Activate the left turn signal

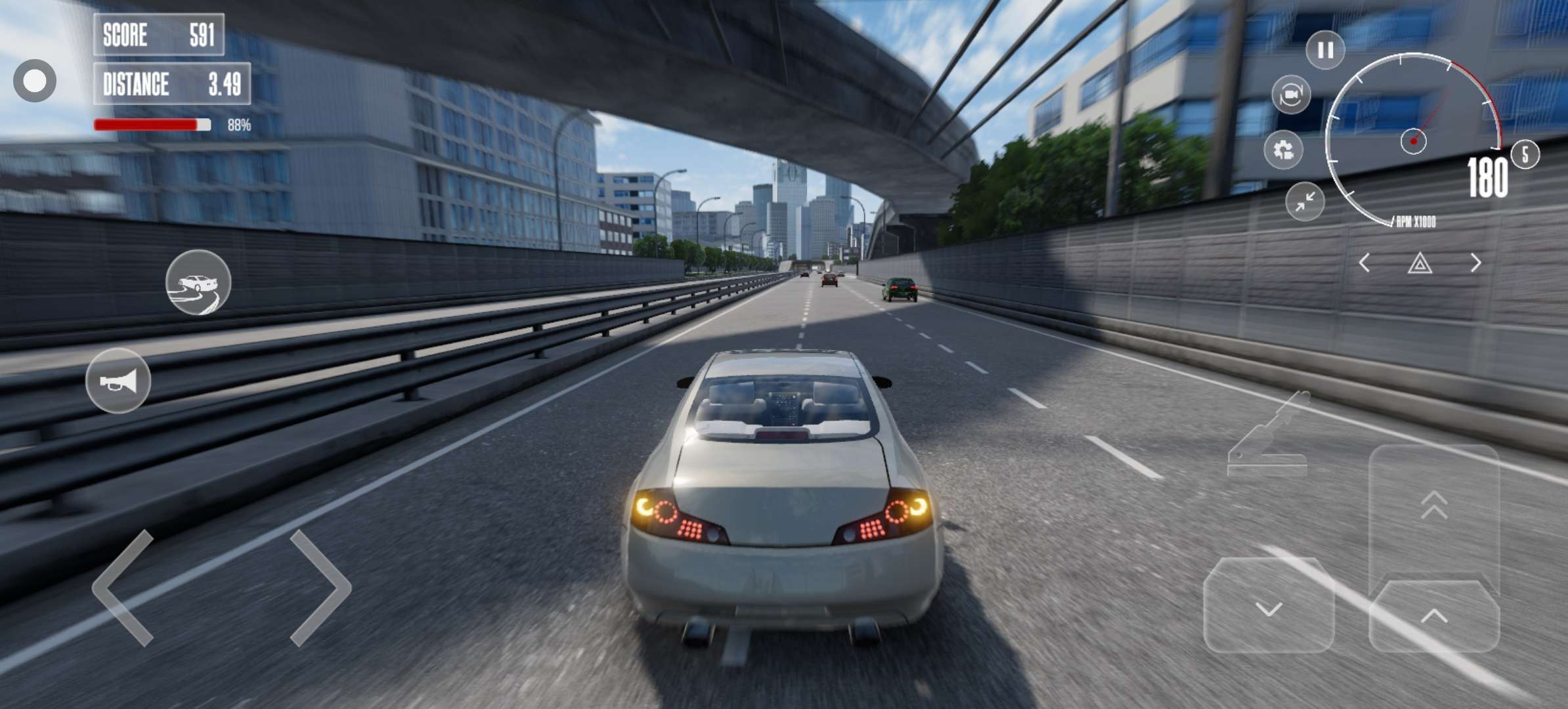pos(1364,263)
